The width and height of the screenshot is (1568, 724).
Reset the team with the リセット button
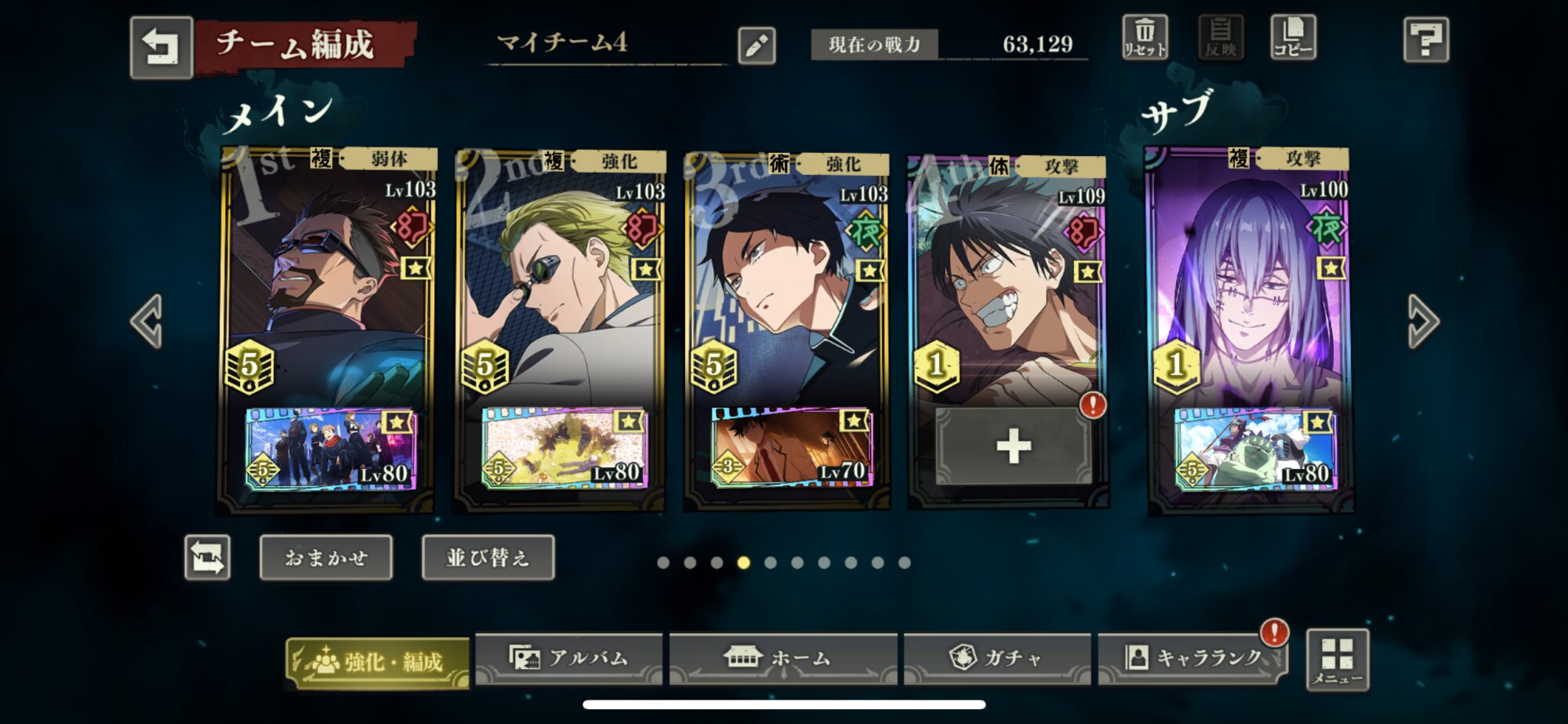point(1145,38)
